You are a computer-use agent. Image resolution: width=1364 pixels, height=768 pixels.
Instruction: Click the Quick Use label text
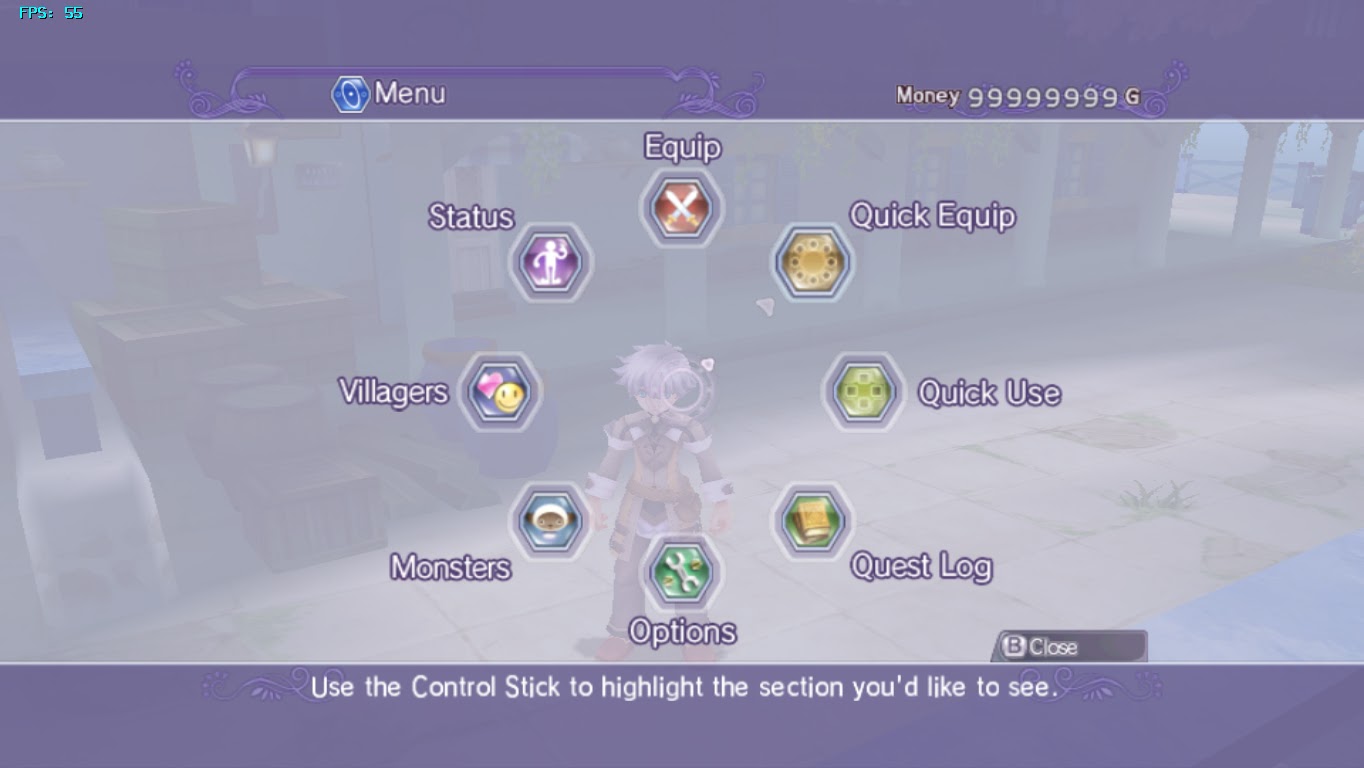tap(987, 393)
